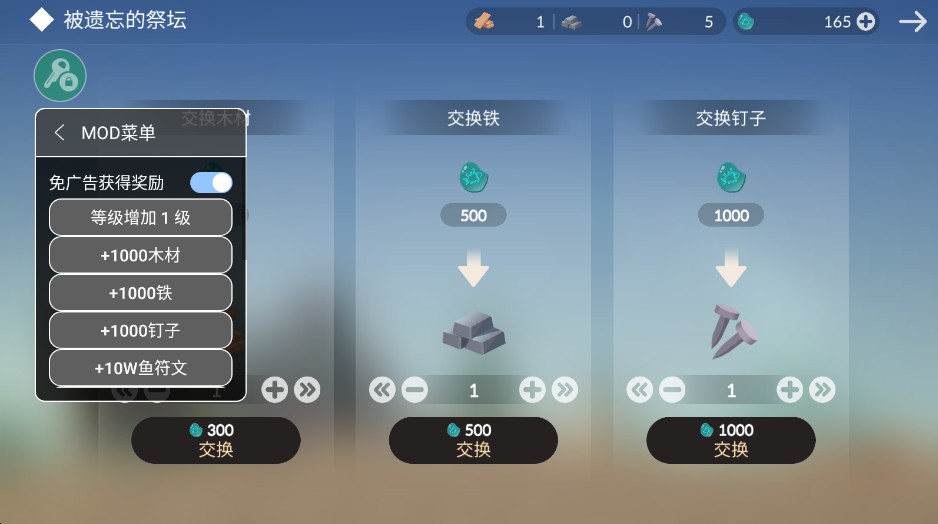Increase iron exchange quantity by one
938x524 pixels.
pyautogui.click(x=532, y=390)
